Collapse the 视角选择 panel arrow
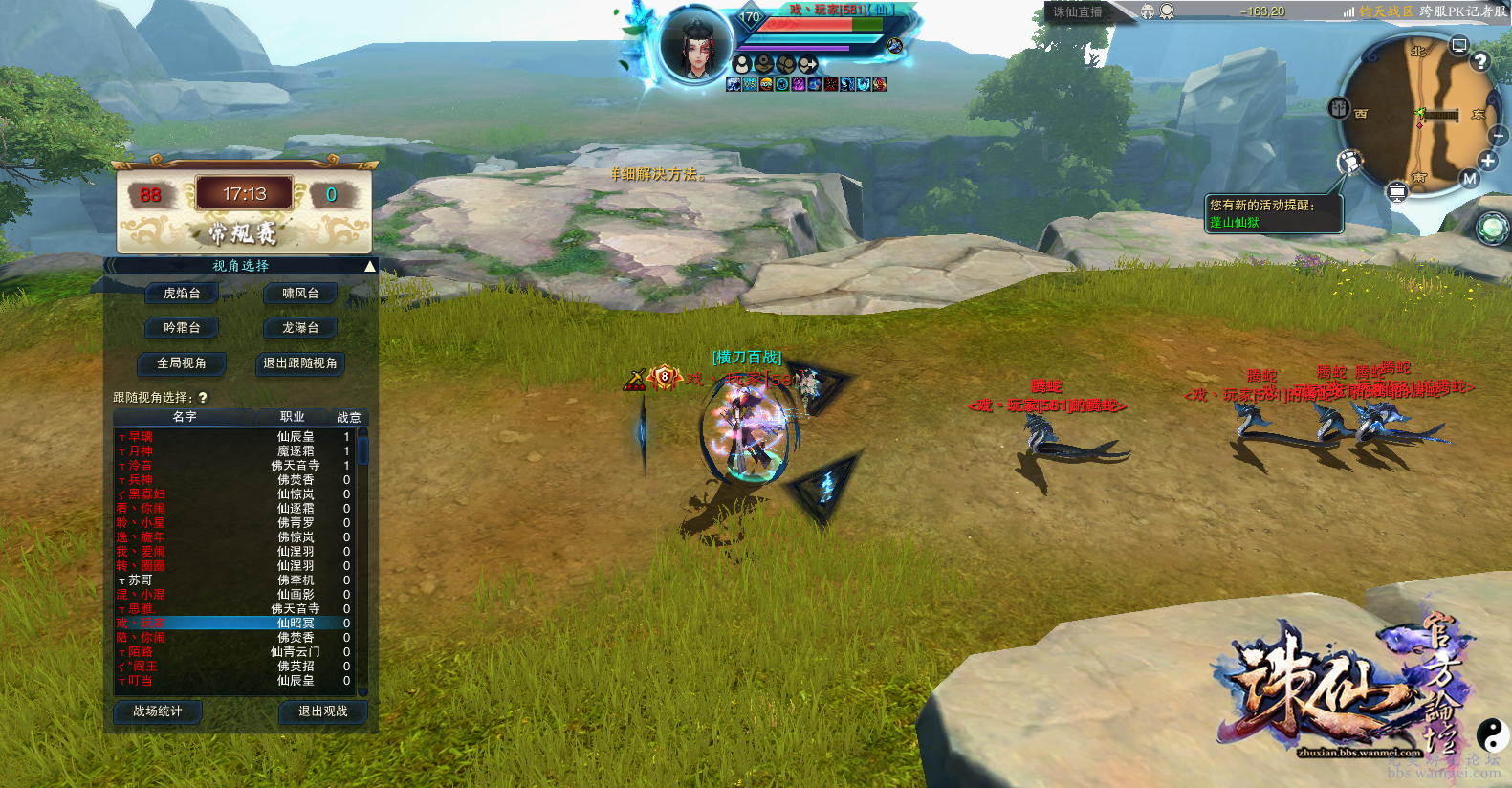This screenshot has width=1512, height=788. (x=369, y=266)
